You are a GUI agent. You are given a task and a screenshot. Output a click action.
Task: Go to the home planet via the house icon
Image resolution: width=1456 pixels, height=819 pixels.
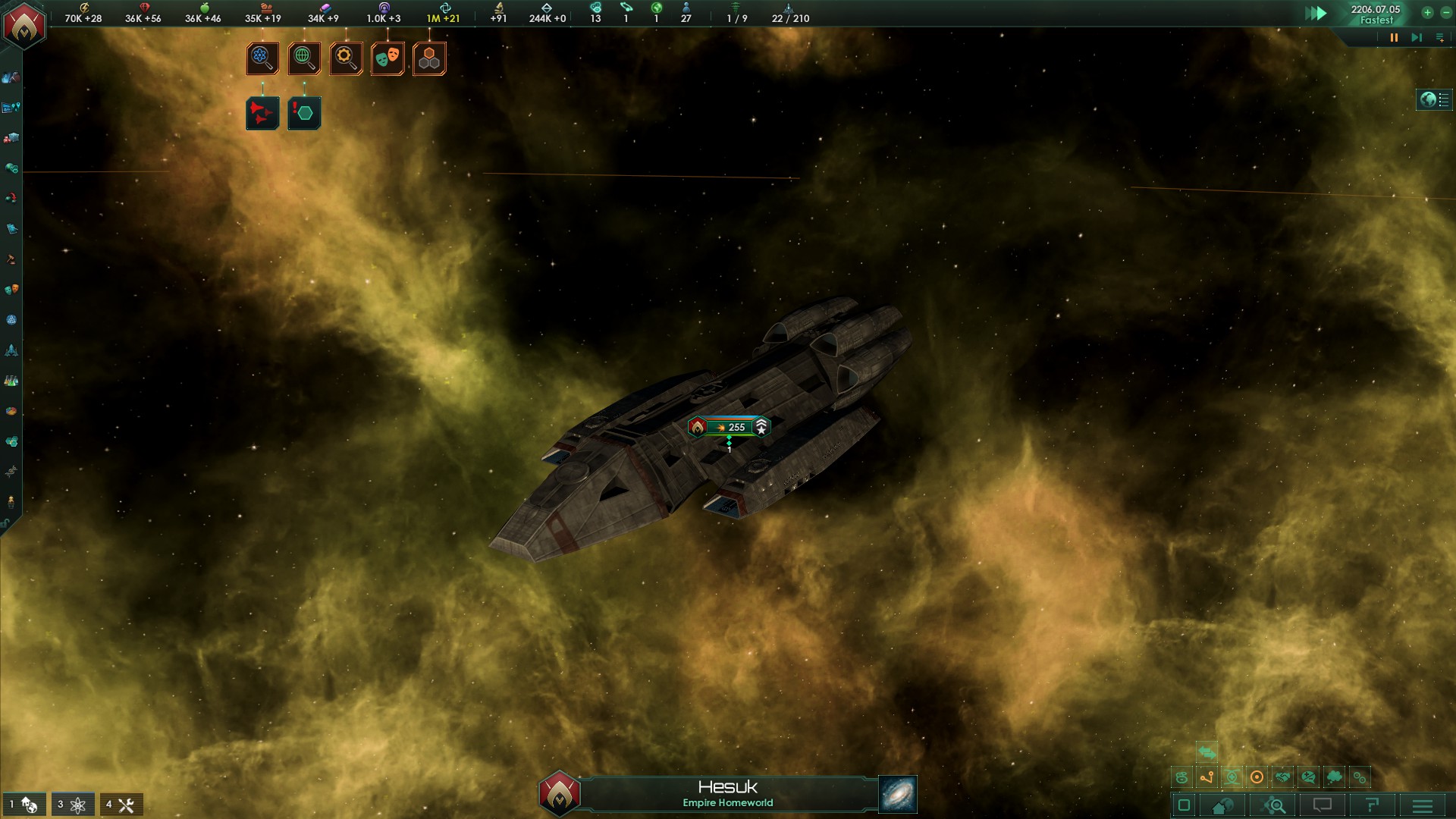pos(1222,805)
